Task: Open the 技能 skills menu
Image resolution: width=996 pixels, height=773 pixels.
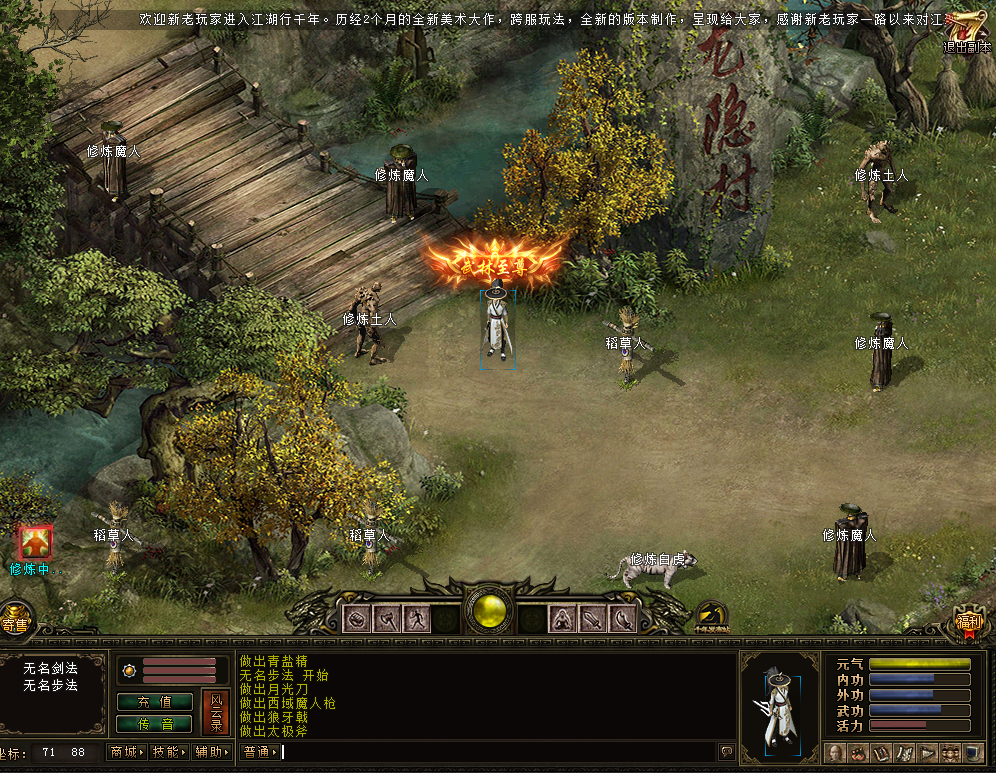Action: click(169, 752)
